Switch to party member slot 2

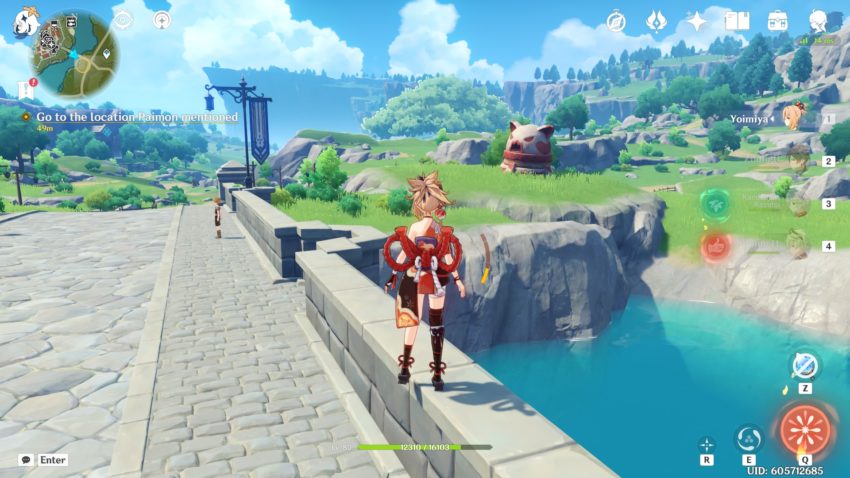point(798,160)
